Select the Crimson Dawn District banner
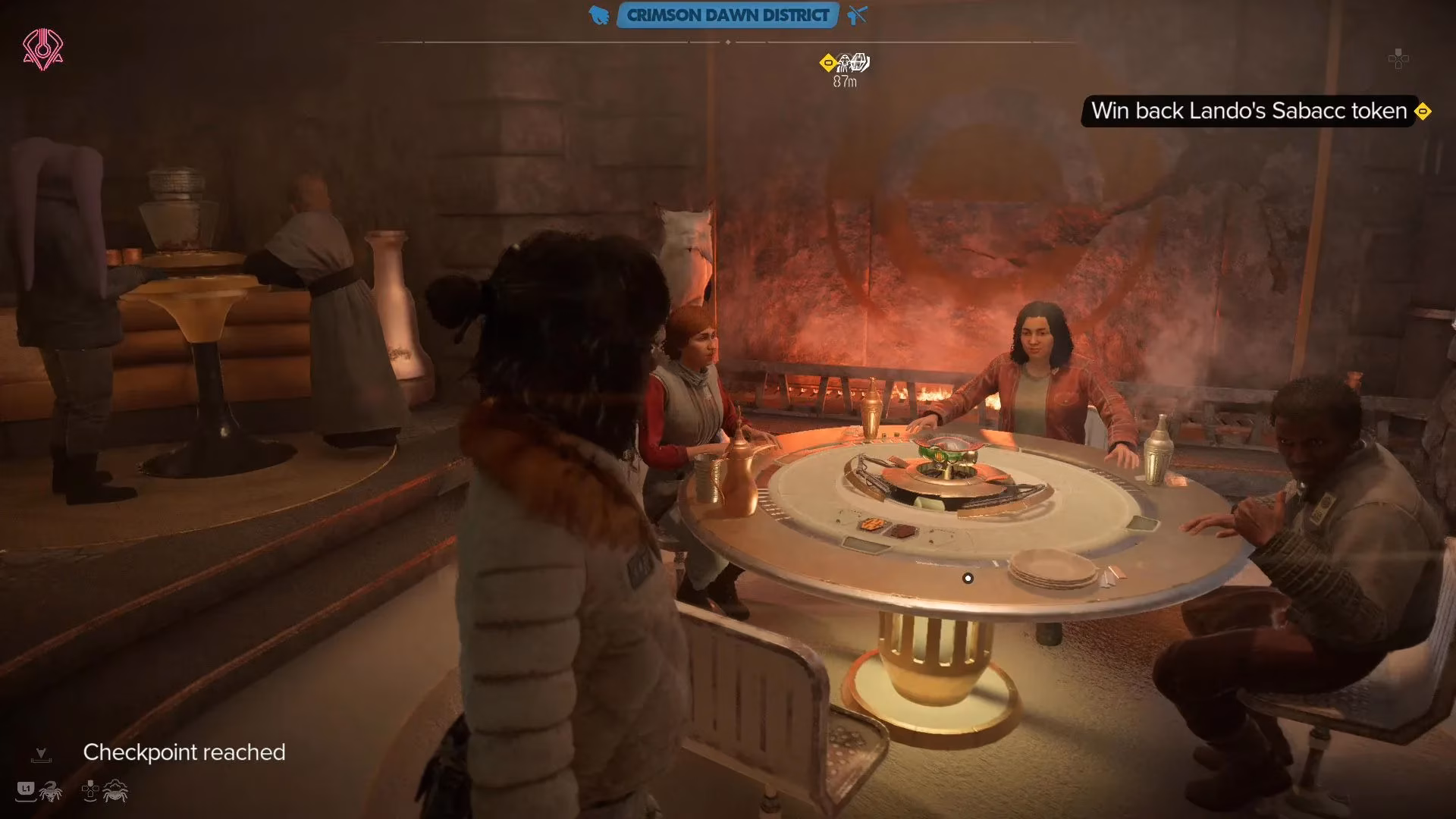 (727, 15)
